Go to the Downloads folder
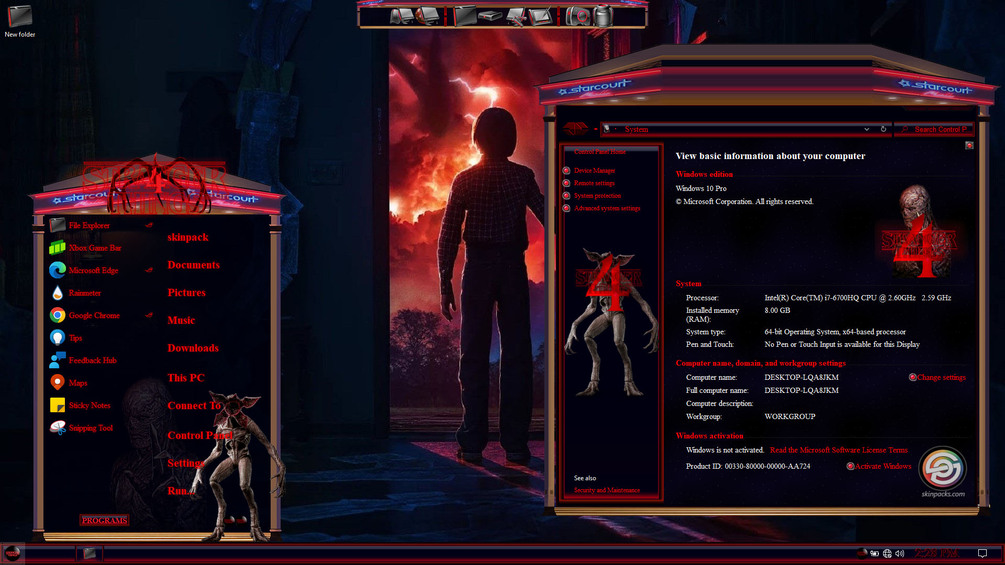 pos(193,348)
